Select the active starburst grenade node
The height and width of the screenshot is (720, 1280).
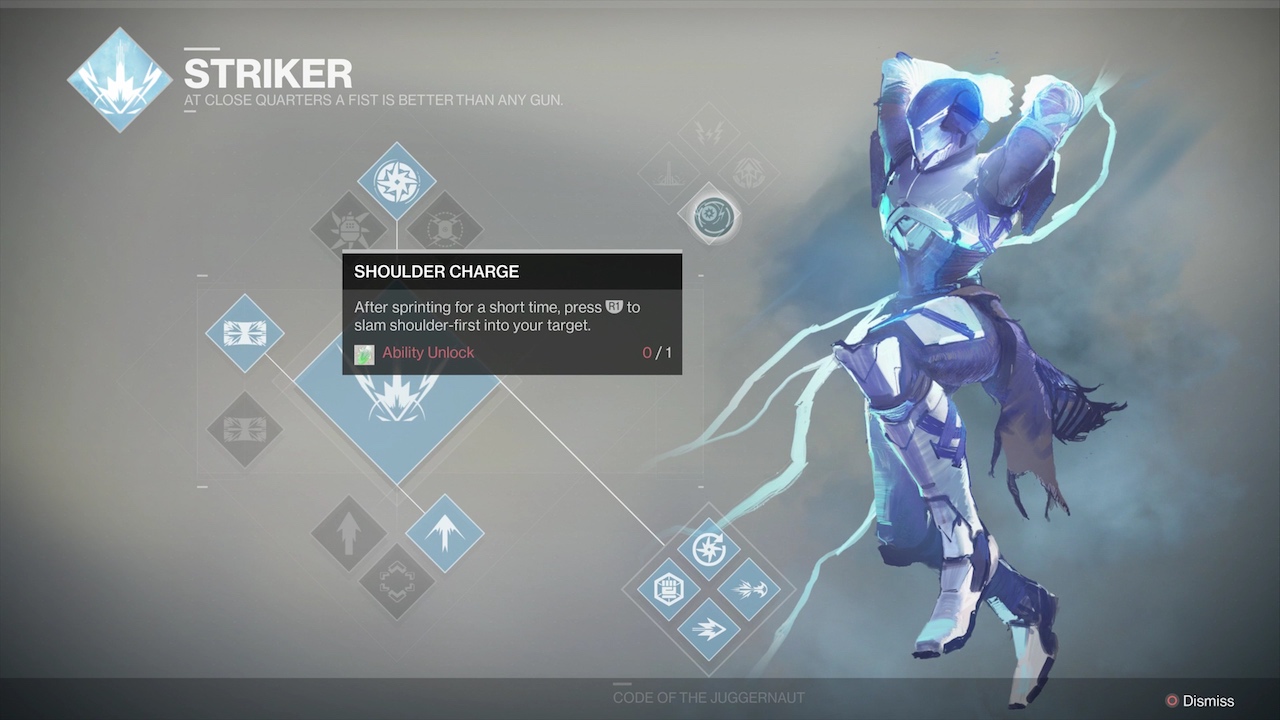397,181
